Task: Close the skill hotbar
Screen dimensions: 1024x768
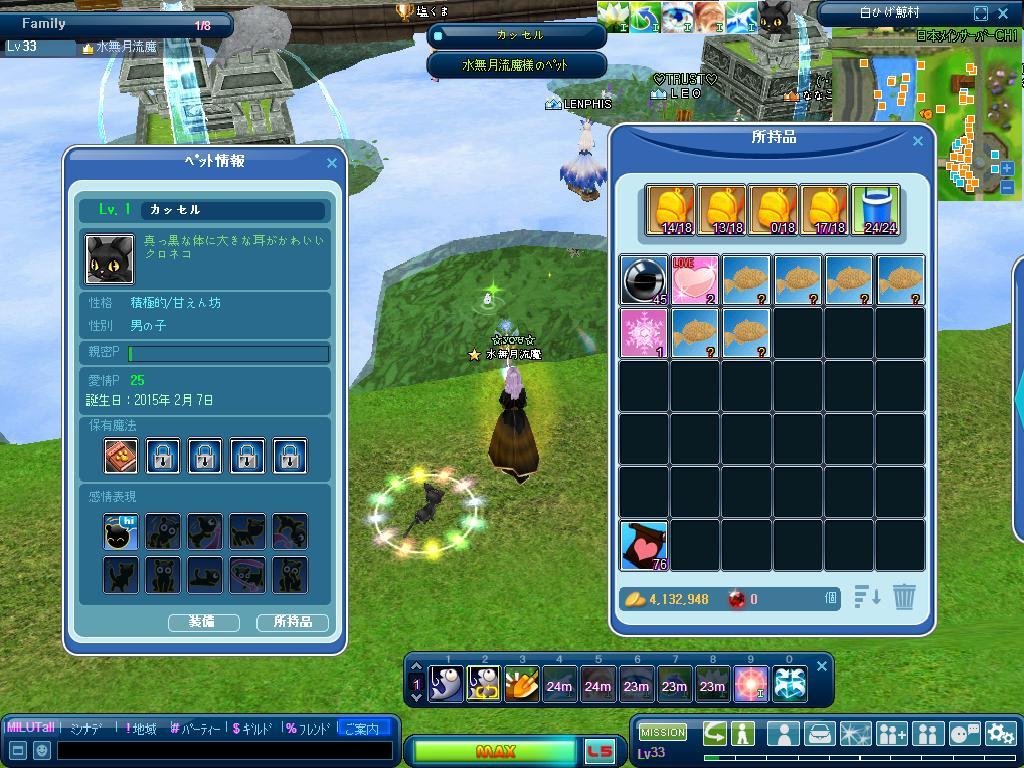Action: [822, 666]
